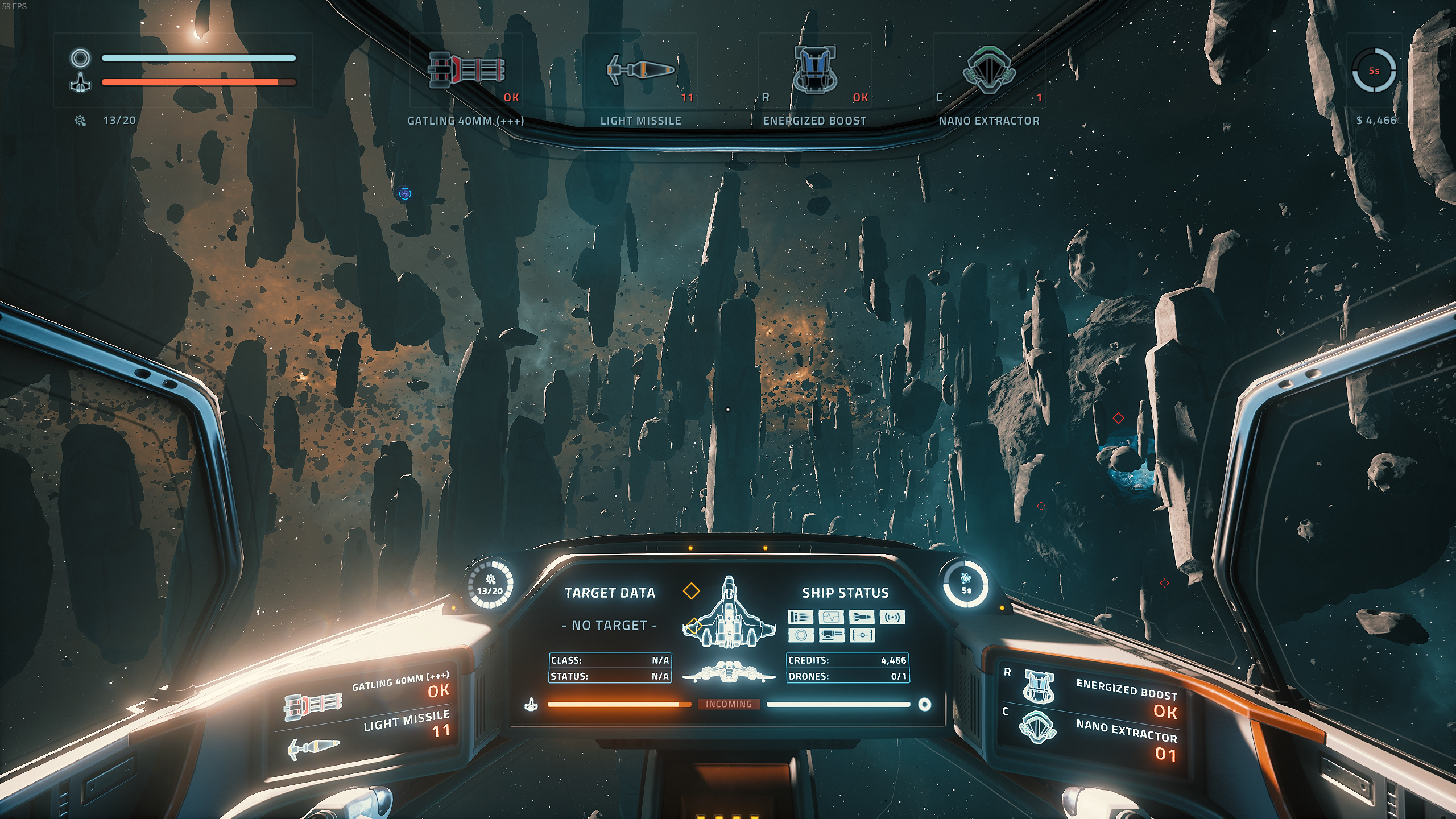
Task: Use the Nano Extractor consumable in top HUD
Action: tap(988, 69)
